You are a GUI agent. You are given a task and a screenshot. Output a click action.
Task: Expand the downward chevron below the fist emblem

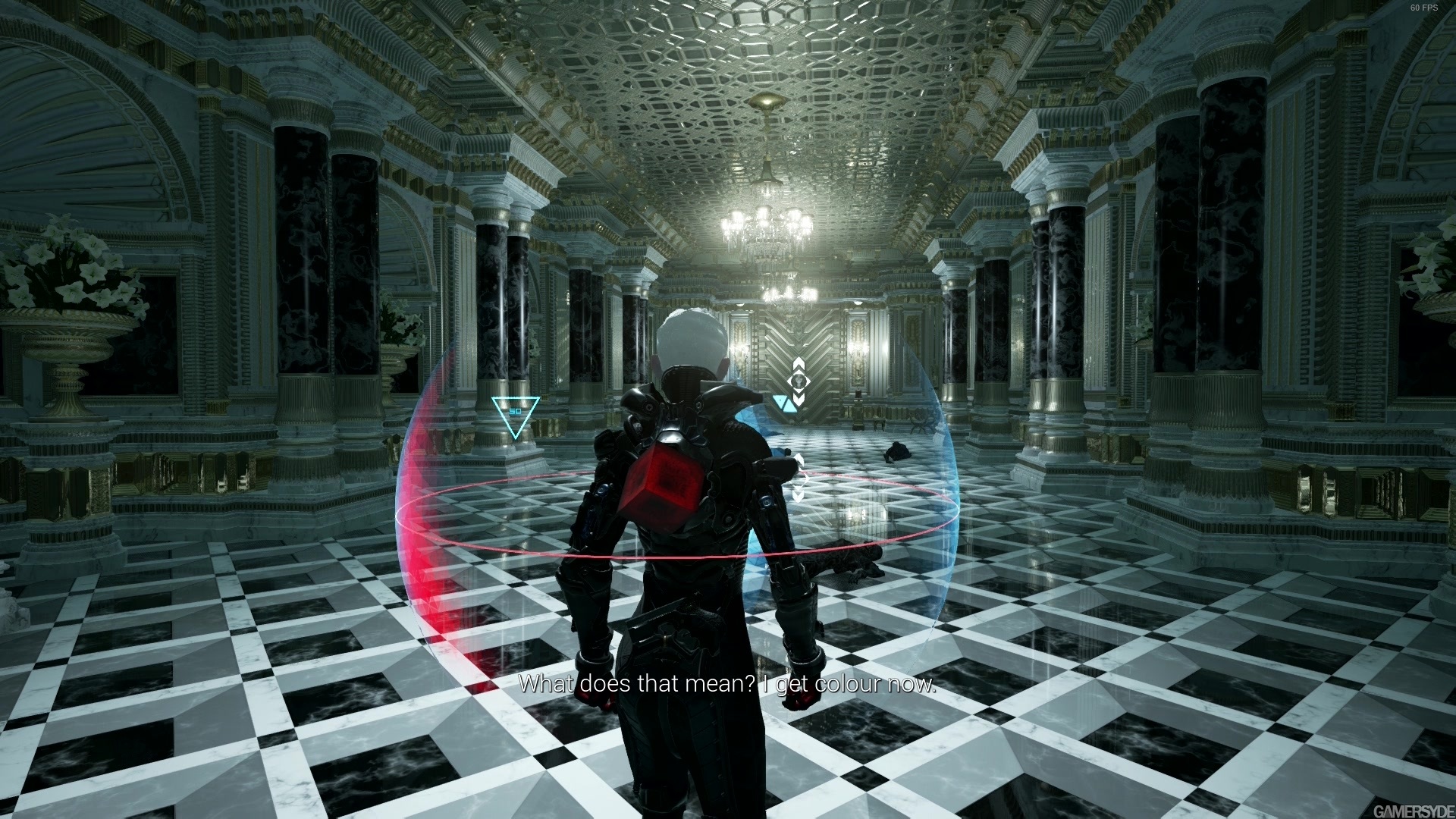point(799,398)
